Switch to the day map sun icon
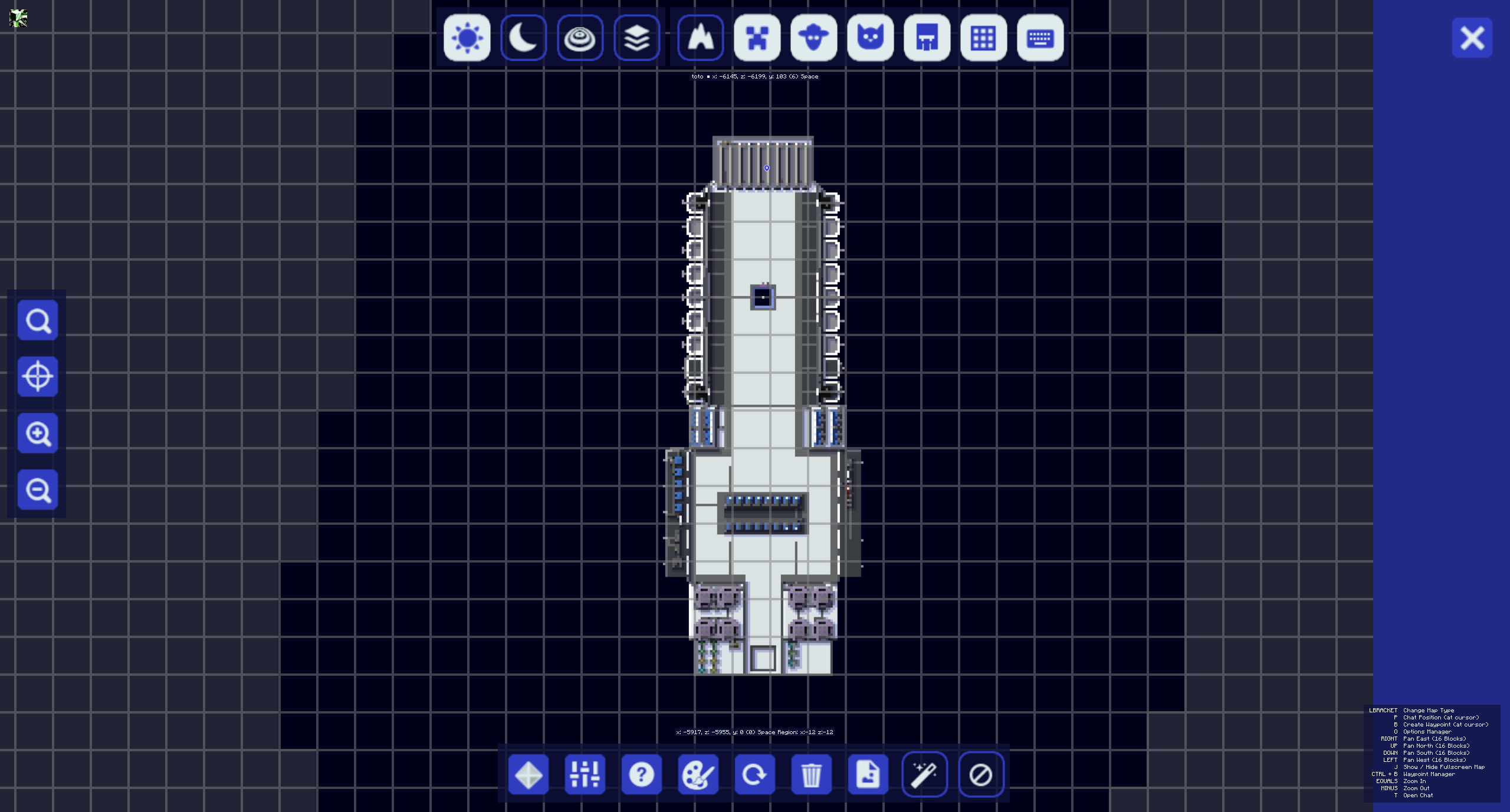1510x812 pixels. 467,38
